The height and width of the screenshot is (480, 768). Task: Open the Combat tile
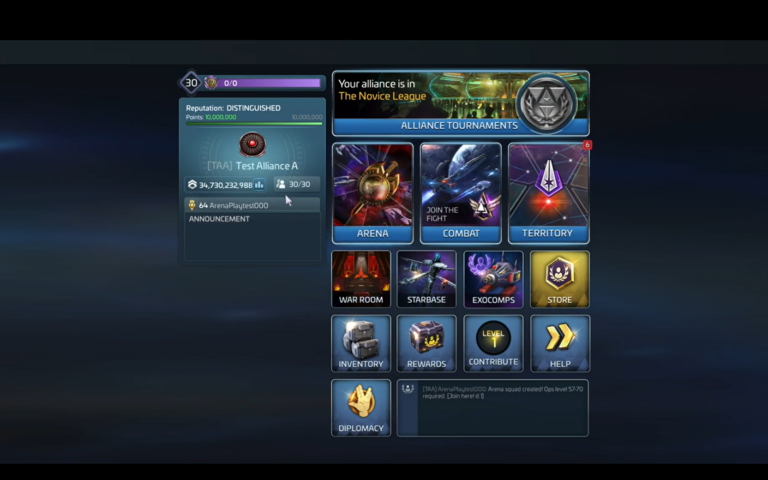click(x=460, y=193)
